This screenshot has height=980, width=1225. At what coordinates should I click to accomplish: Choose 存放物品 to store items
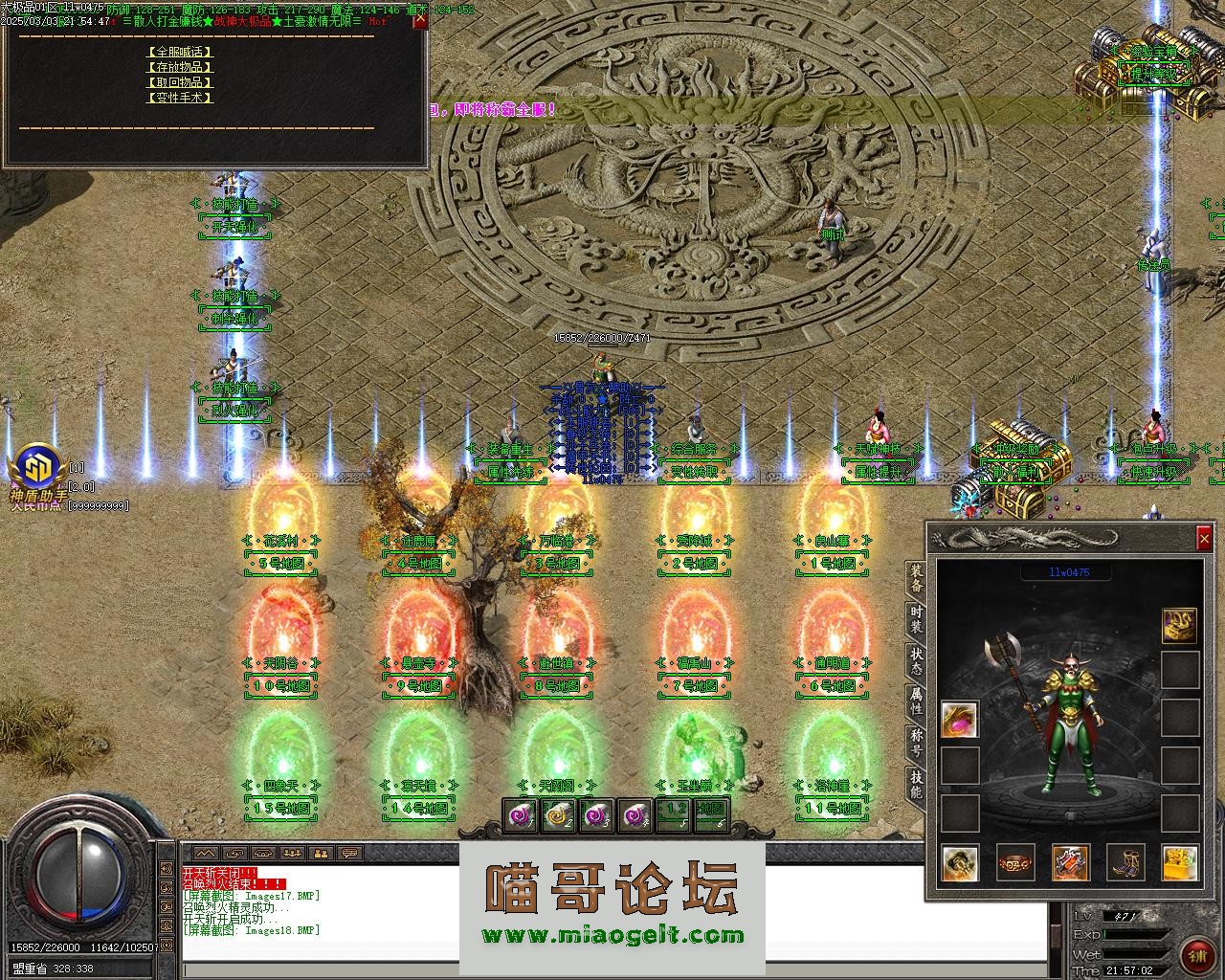(x=180, y=67)
